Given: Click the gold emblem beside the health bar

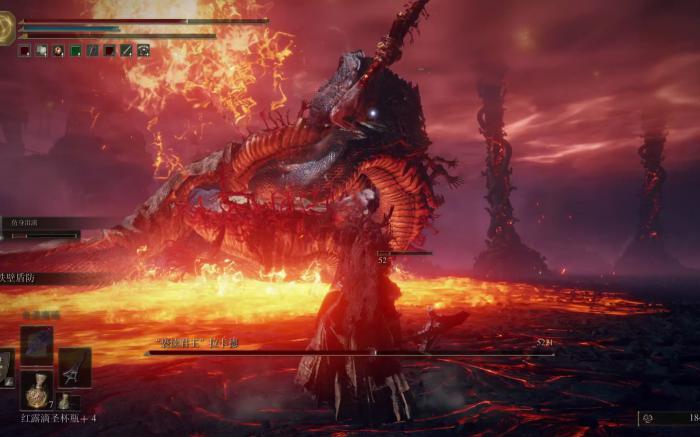Looking at the screenshot, I should coord(6,29).
